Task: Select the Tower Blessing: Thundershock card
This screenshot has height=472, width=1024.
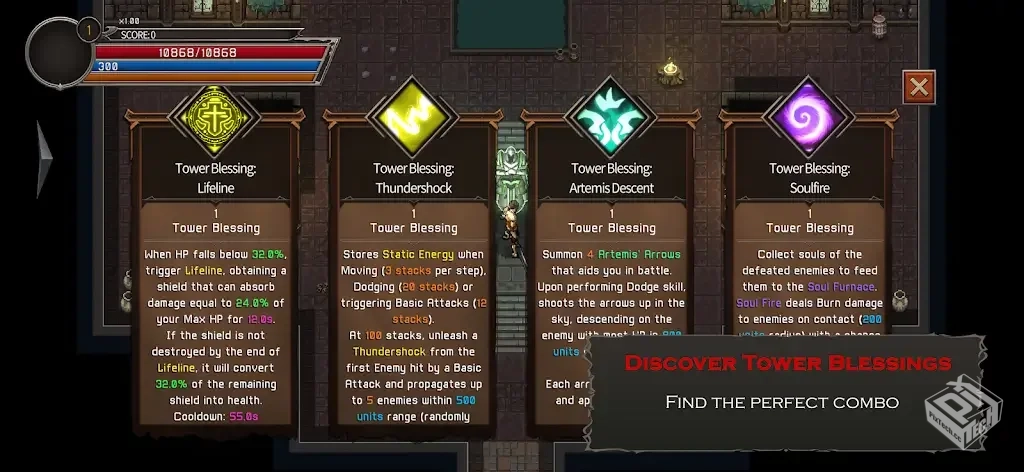Action: point(413,270)
